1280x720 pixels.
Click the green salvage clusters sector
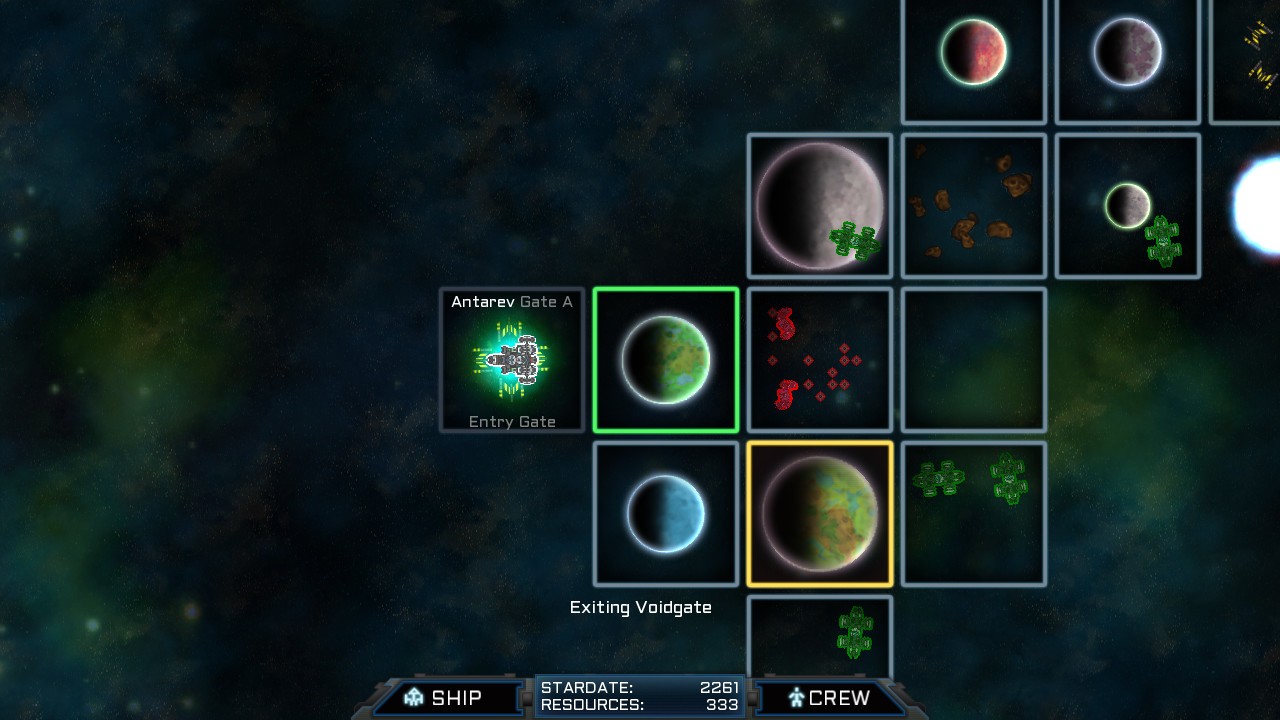(x=973, y=512)
